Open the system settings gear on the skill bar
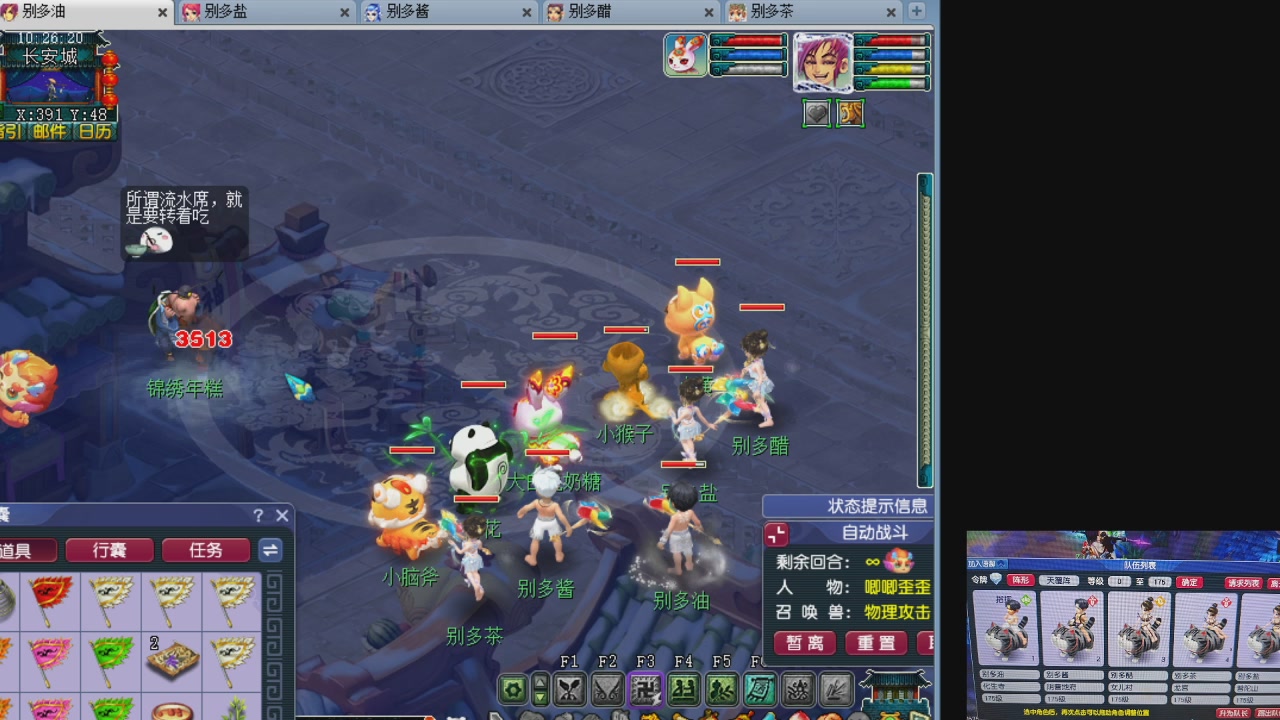This screenshot has width=1280, height=720. click(x=512, y=689)
